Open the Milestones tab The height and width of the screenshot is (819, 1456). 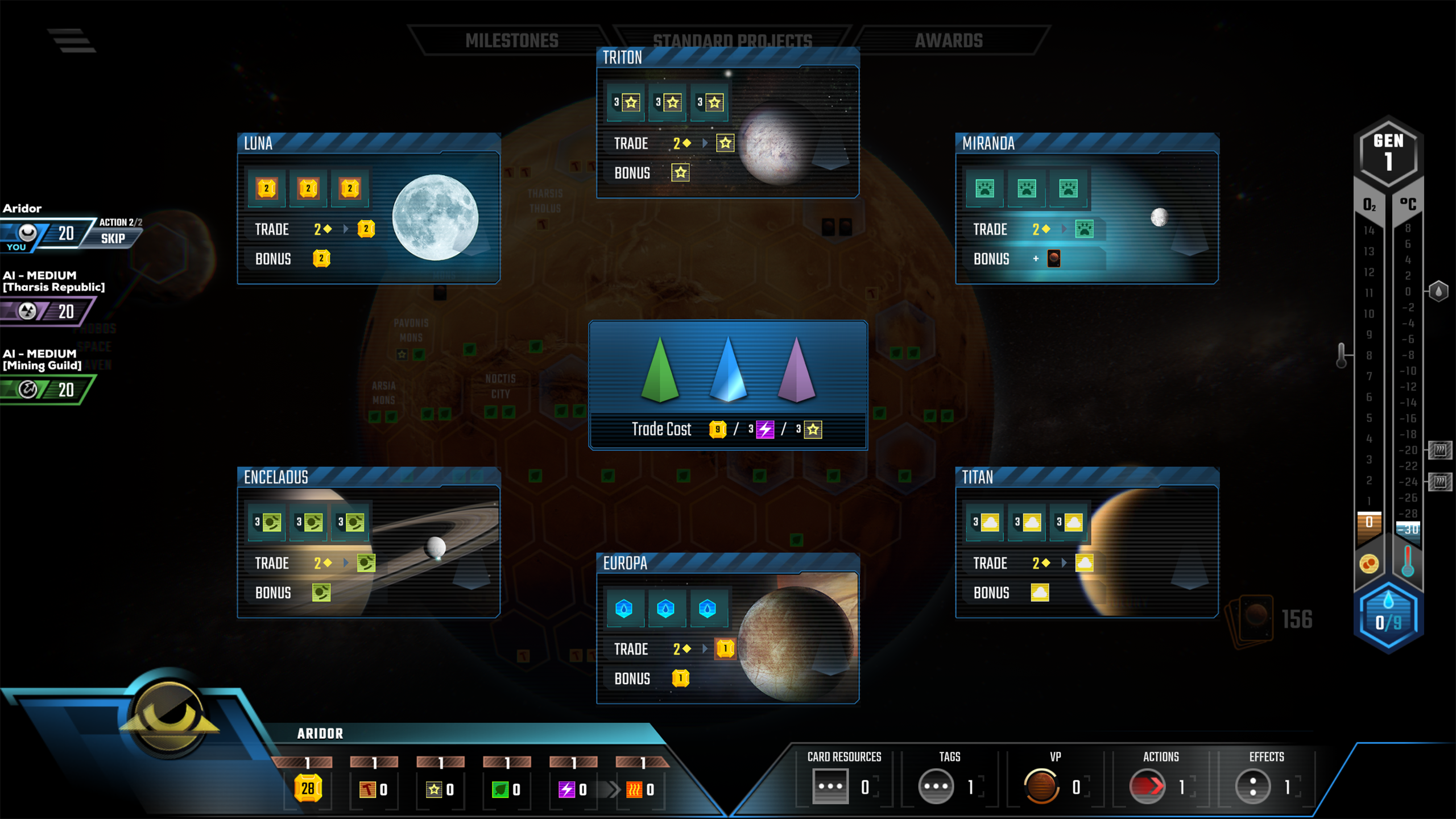tap(511, 40)
